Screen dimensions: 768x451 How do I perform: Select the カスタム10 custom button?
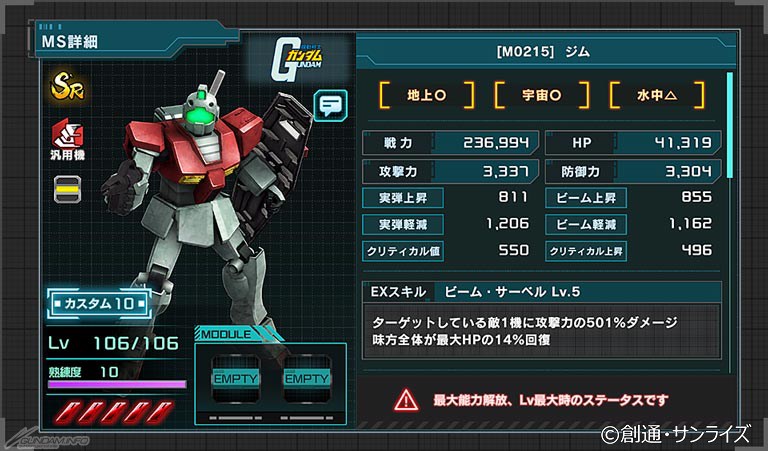coord(99,302)
